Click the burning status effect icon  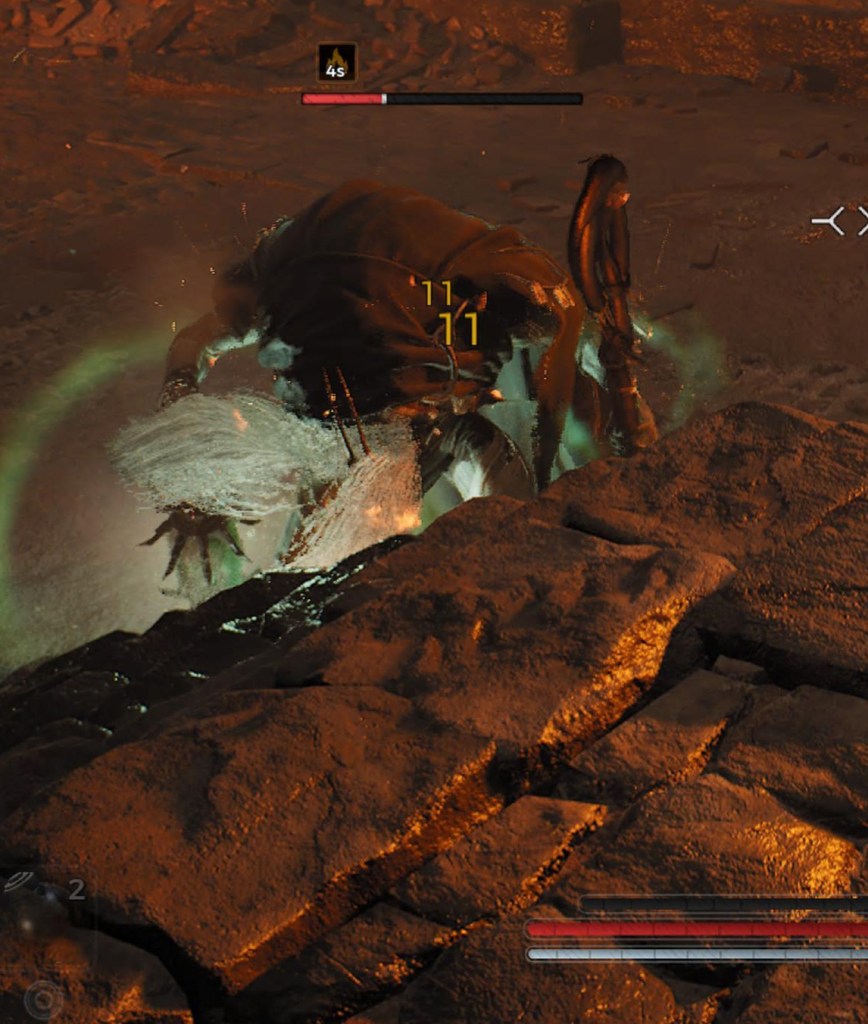337,62
